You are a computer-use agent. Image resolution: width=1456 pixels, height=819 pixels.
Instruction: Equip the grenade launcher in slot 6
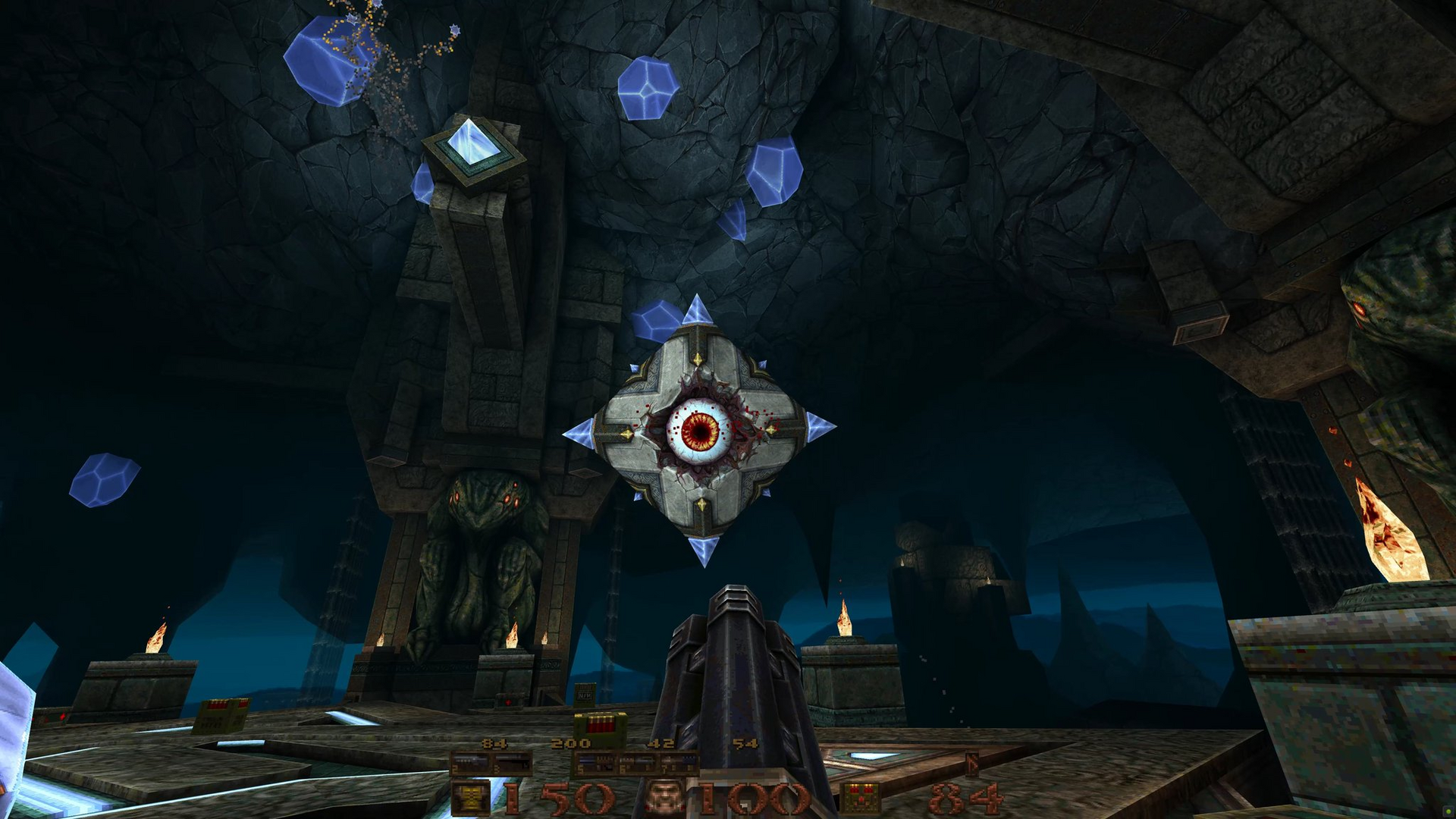pyautogui.click(x=635, y=763)
